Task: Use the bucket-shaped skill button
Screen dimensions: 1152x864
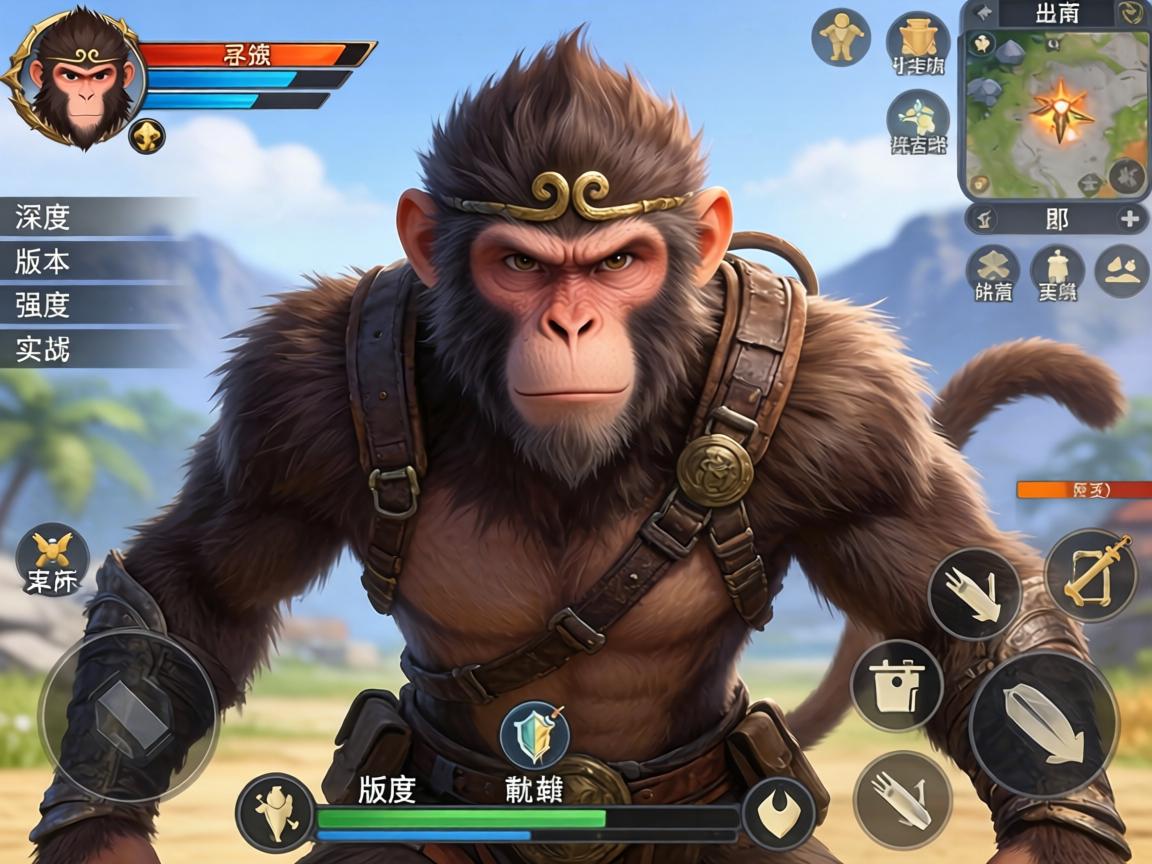Action: pos(896,686)
